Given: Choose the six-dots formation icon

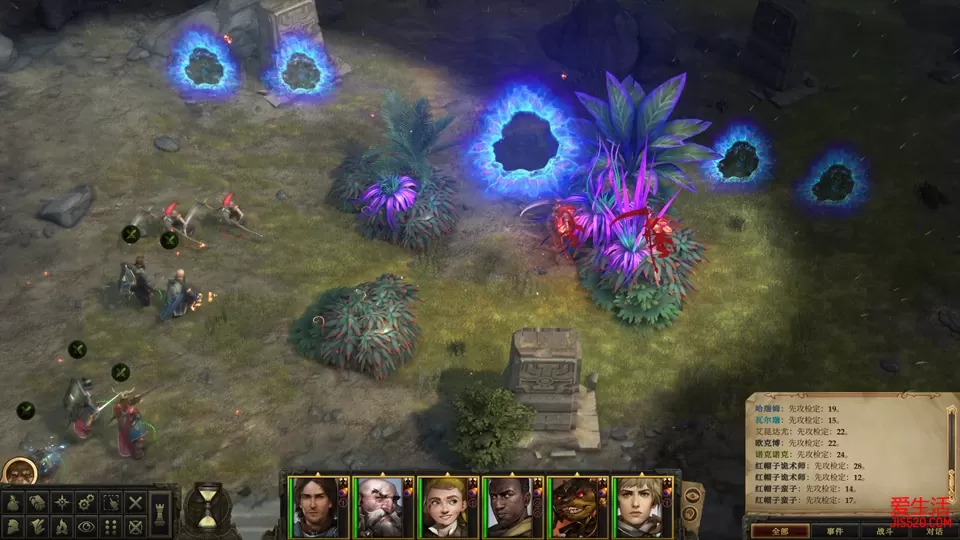Looking at the screenshot, I should pyautogui.click(x=111, y=526).
